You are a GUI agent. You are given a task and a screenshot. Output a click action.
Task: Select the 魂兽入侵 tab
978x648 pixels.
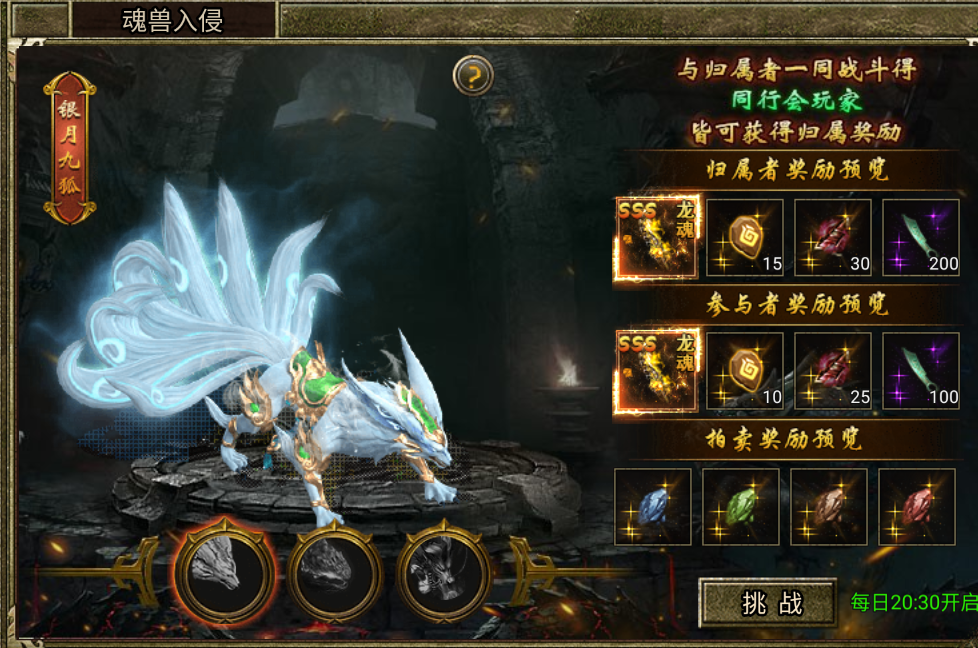172,20
